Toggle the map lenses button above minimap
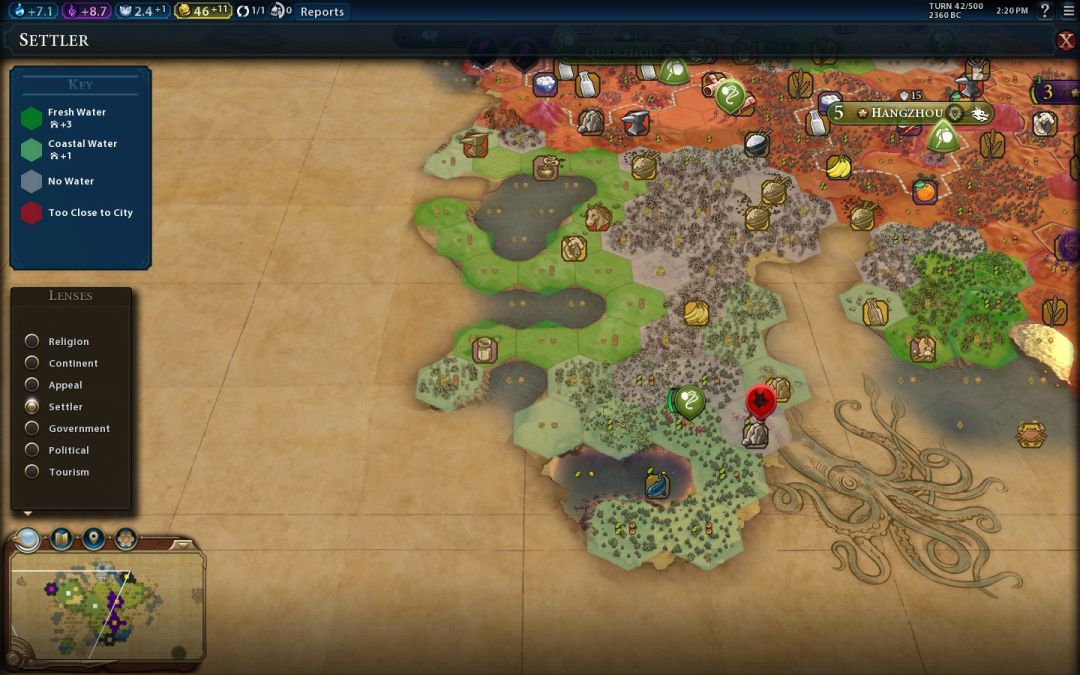The width and height of the screenshot is (1080, 675). pyautogui.click(x=27, y=540)
